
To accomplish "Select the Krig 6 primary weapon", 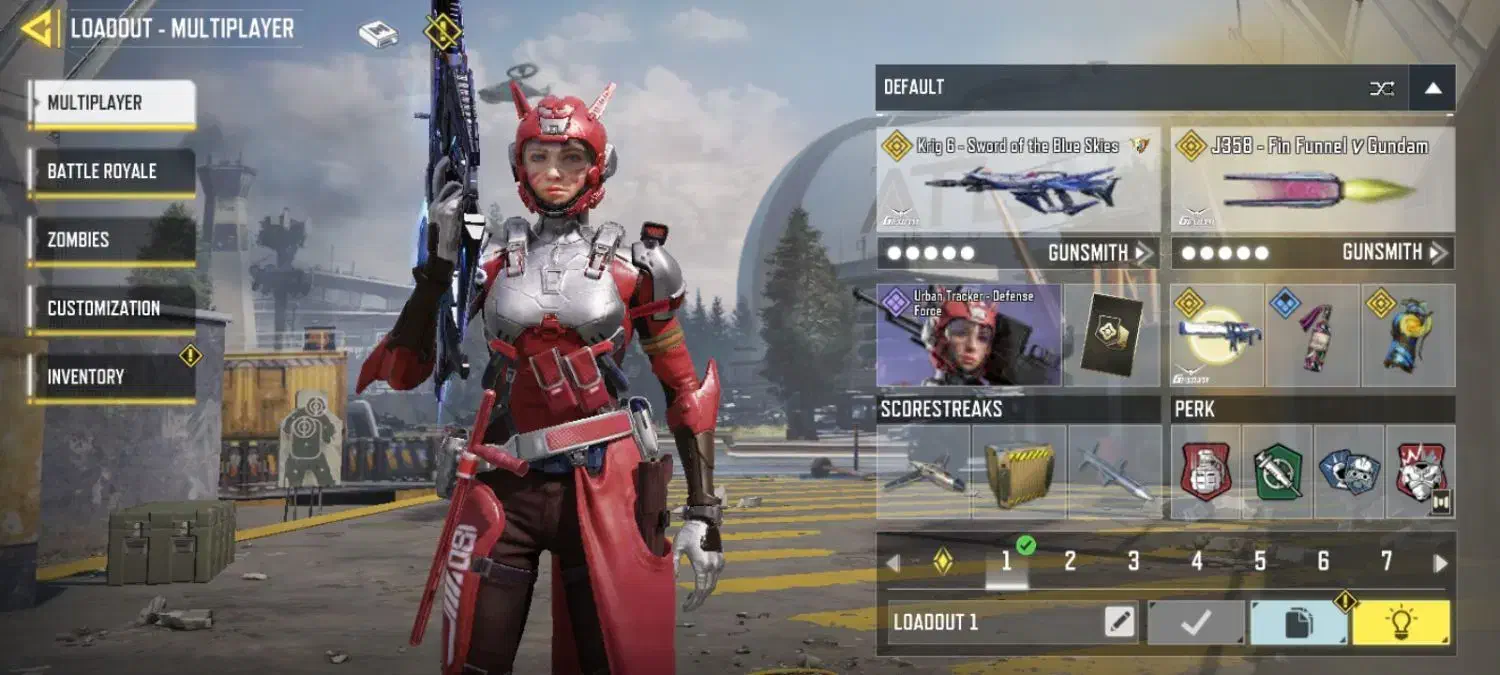I will tap(1018, 180).
